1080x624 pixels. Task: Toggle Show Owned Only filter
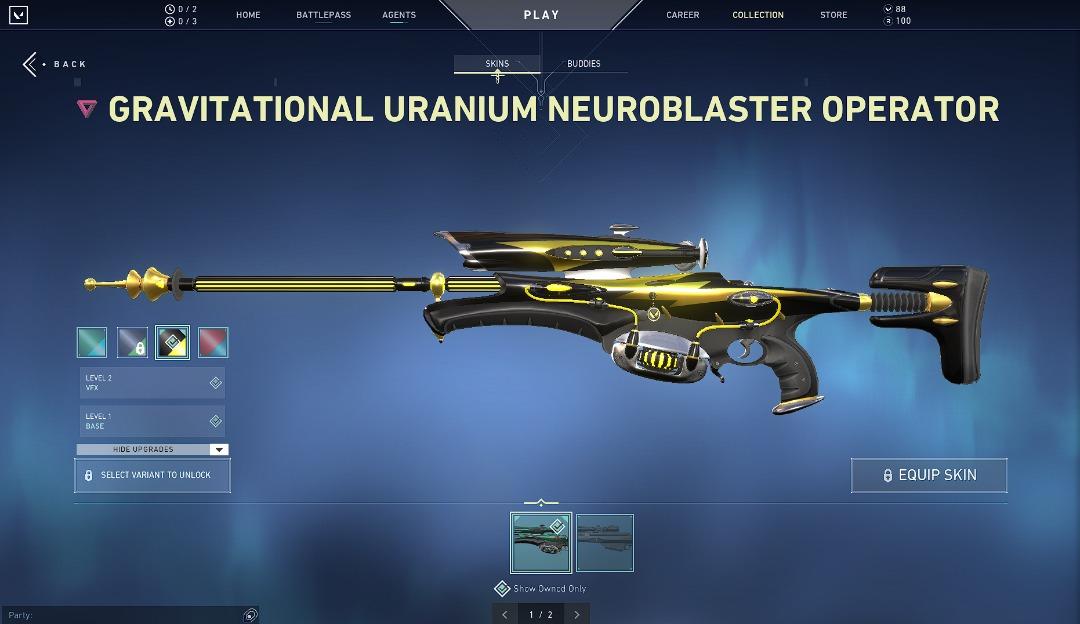[x=503, y=589]
